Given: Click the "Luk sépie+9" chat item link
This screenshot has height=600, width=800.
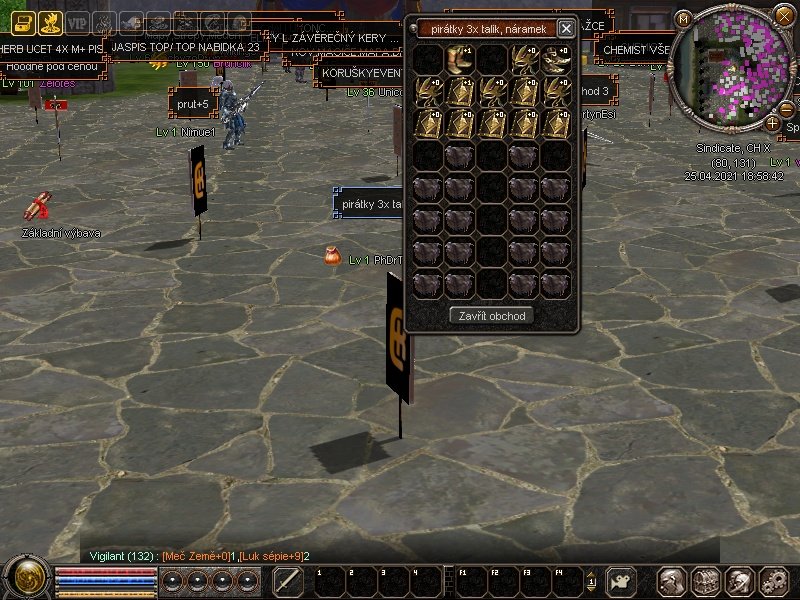Looking at the screenshot, I should point(269,556).
